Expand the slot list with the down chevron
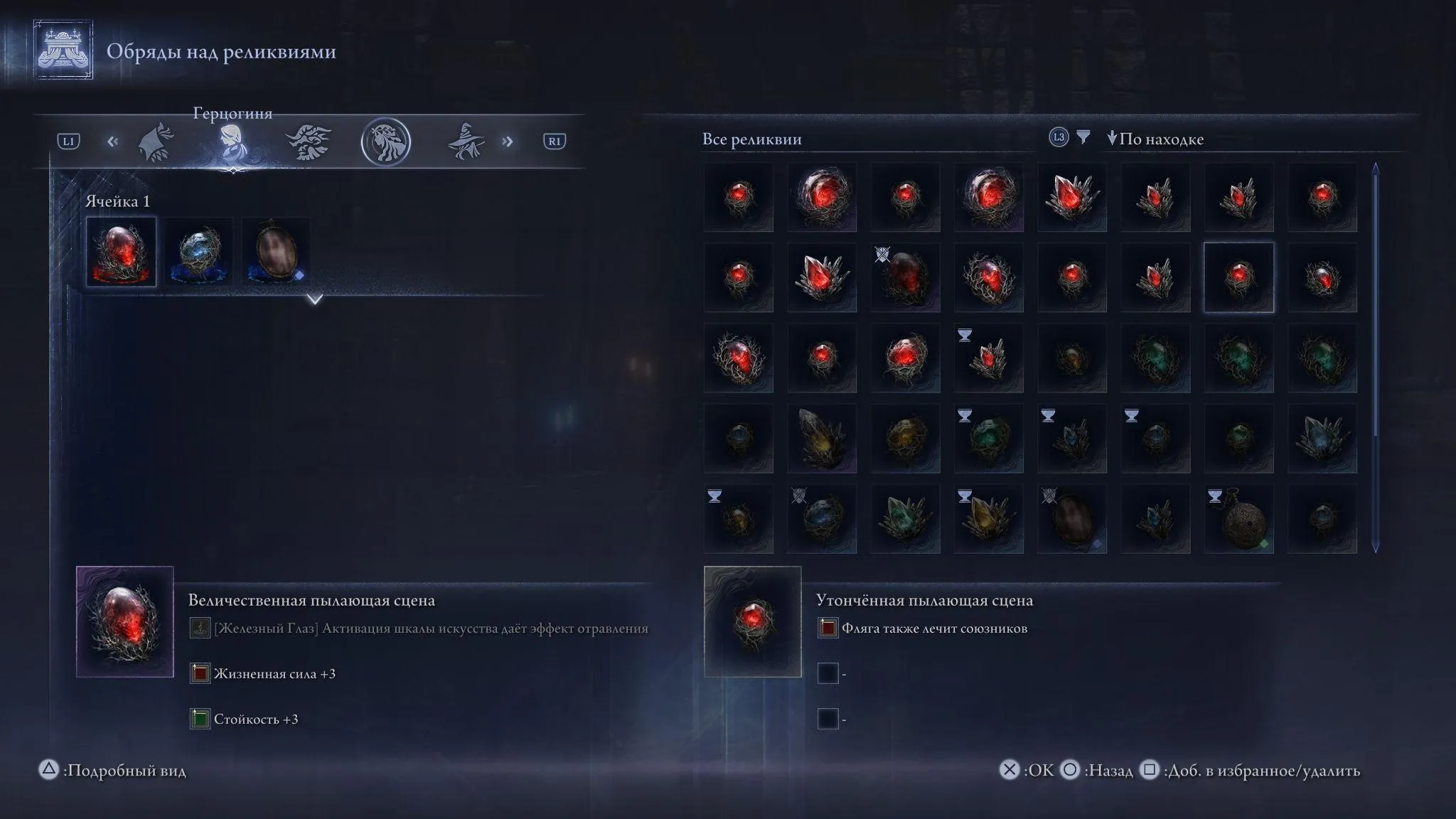The width and height of the screenshot is (1456, 819). (314, 299)
